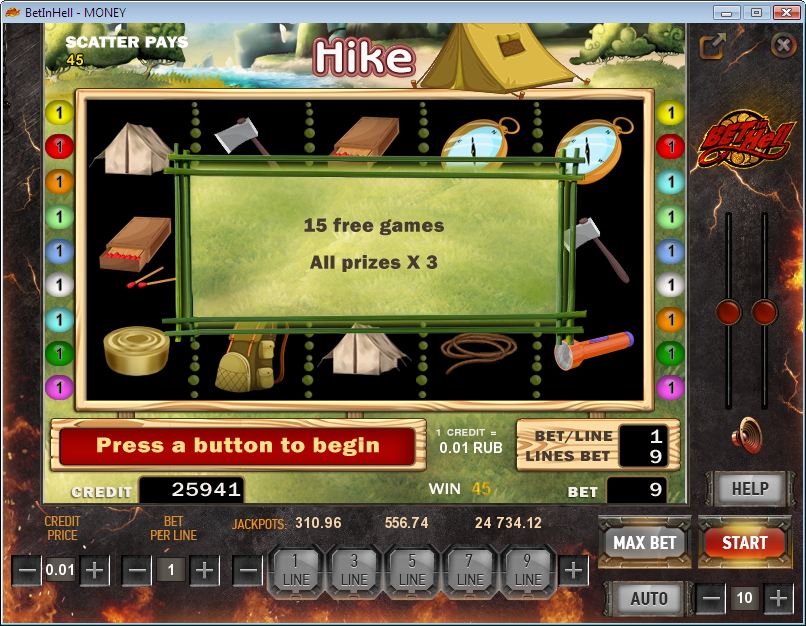Choose the 5 LINE button

(412, 571)
